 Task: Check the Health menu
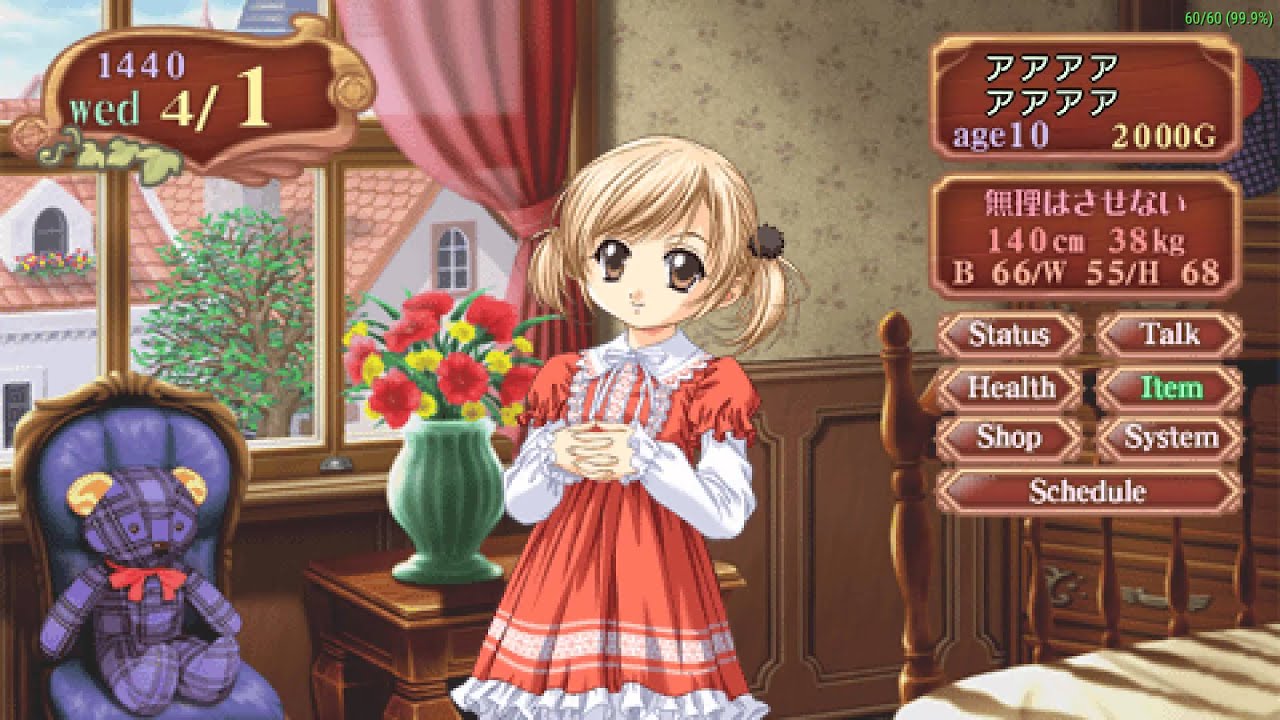pos(1009,387)
